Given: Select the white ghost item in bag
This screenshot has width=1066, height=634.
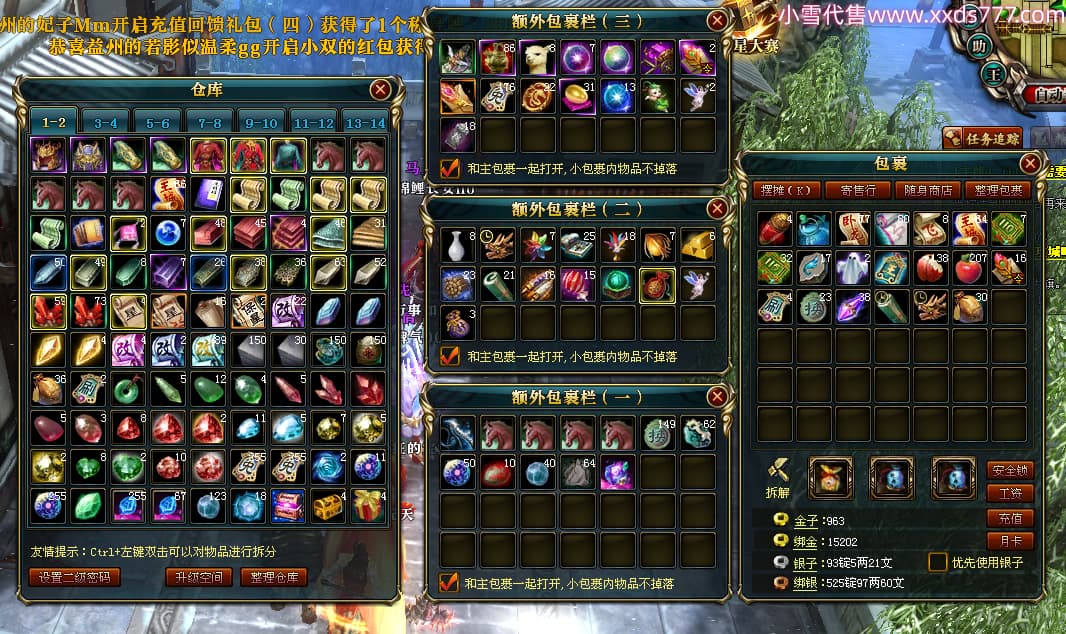Looking at the screenshot, I should [x=853, y=268].
